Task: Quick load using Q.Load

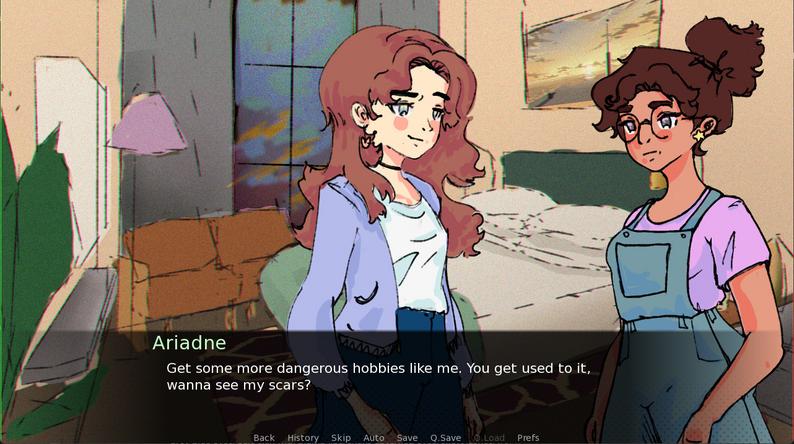Action: pyautogui.click(x=489, y=438)
